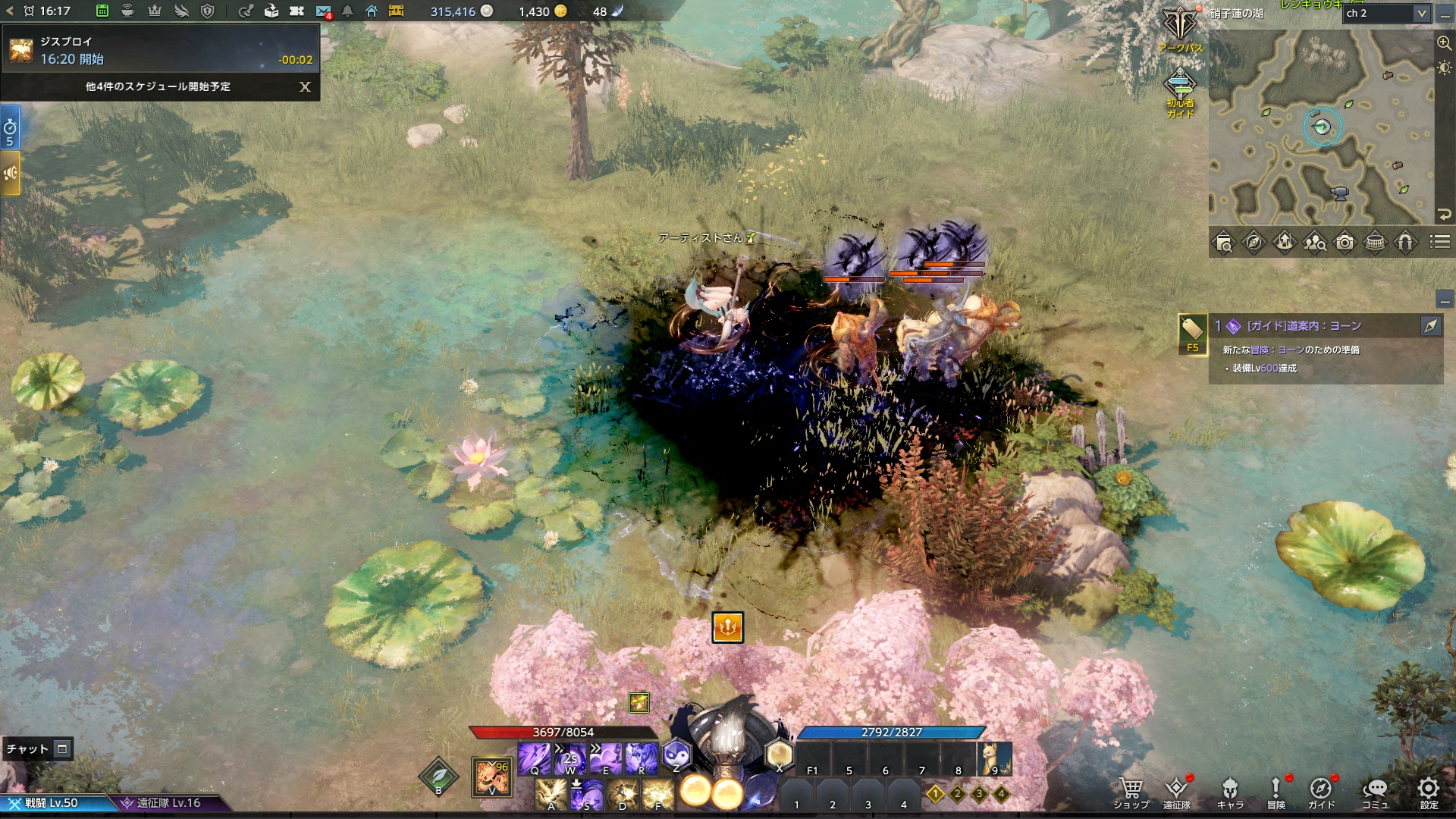
Task: Click the camera screenshot button below minimap
Action: coord(1345,242)
